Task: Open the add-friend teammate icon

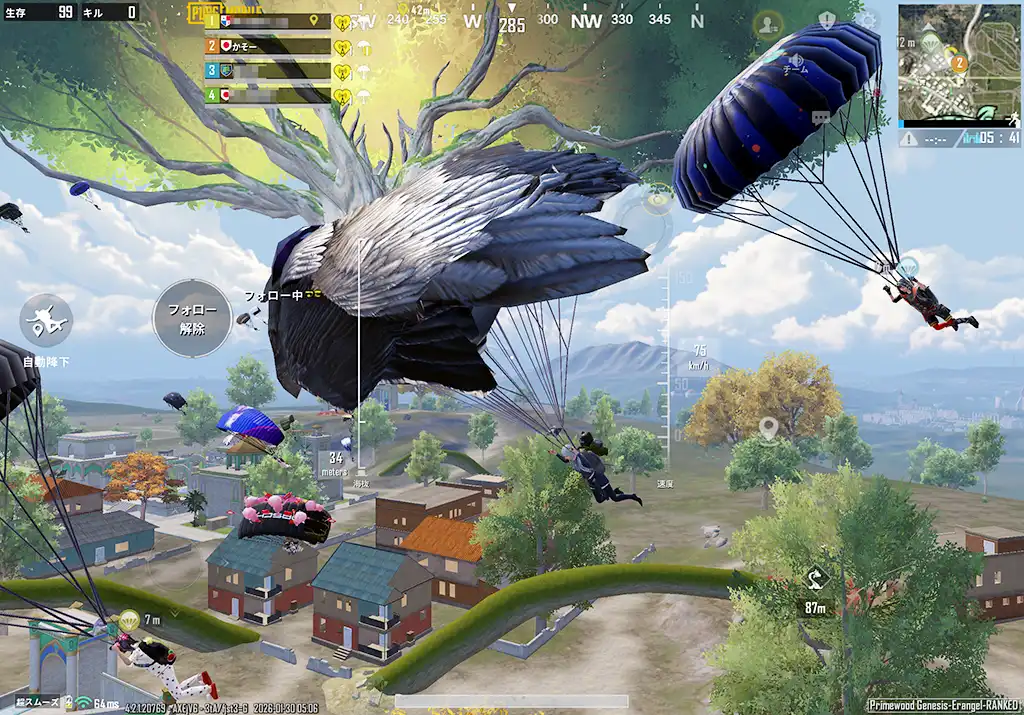Action: tap(768, 23)
